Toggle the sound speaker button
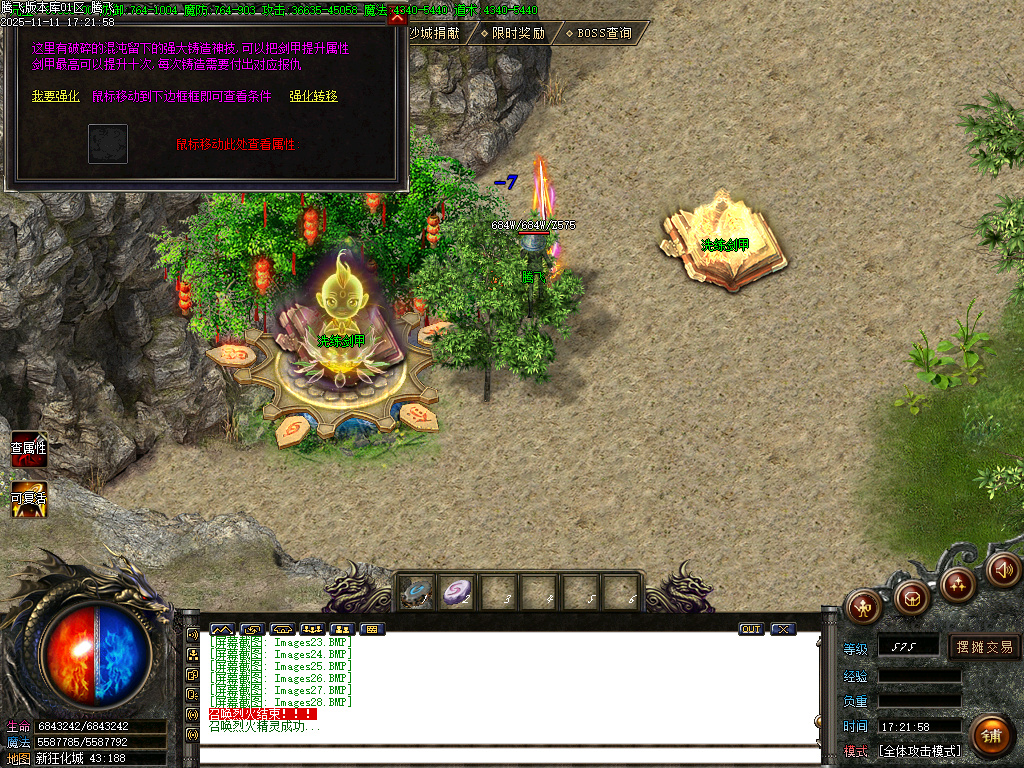1024x768 pixels. [1004, 569]
